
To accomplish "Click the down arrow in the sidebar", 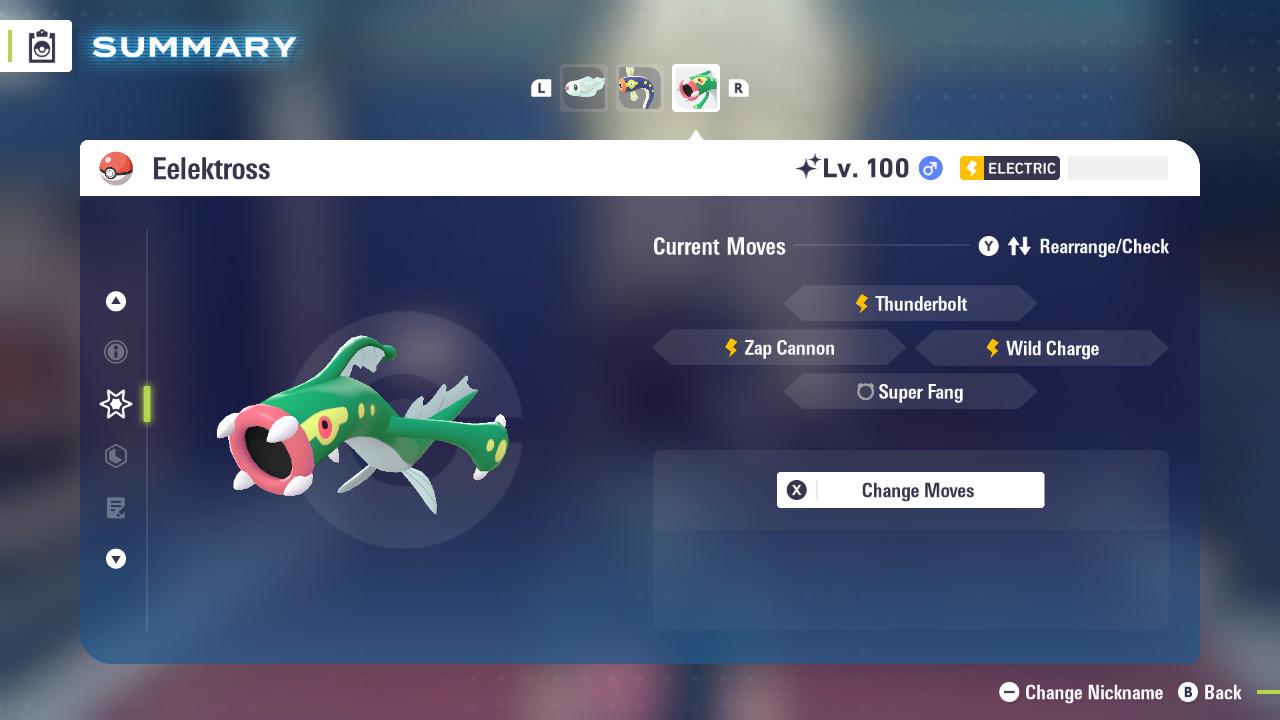I will pos(116,559).
